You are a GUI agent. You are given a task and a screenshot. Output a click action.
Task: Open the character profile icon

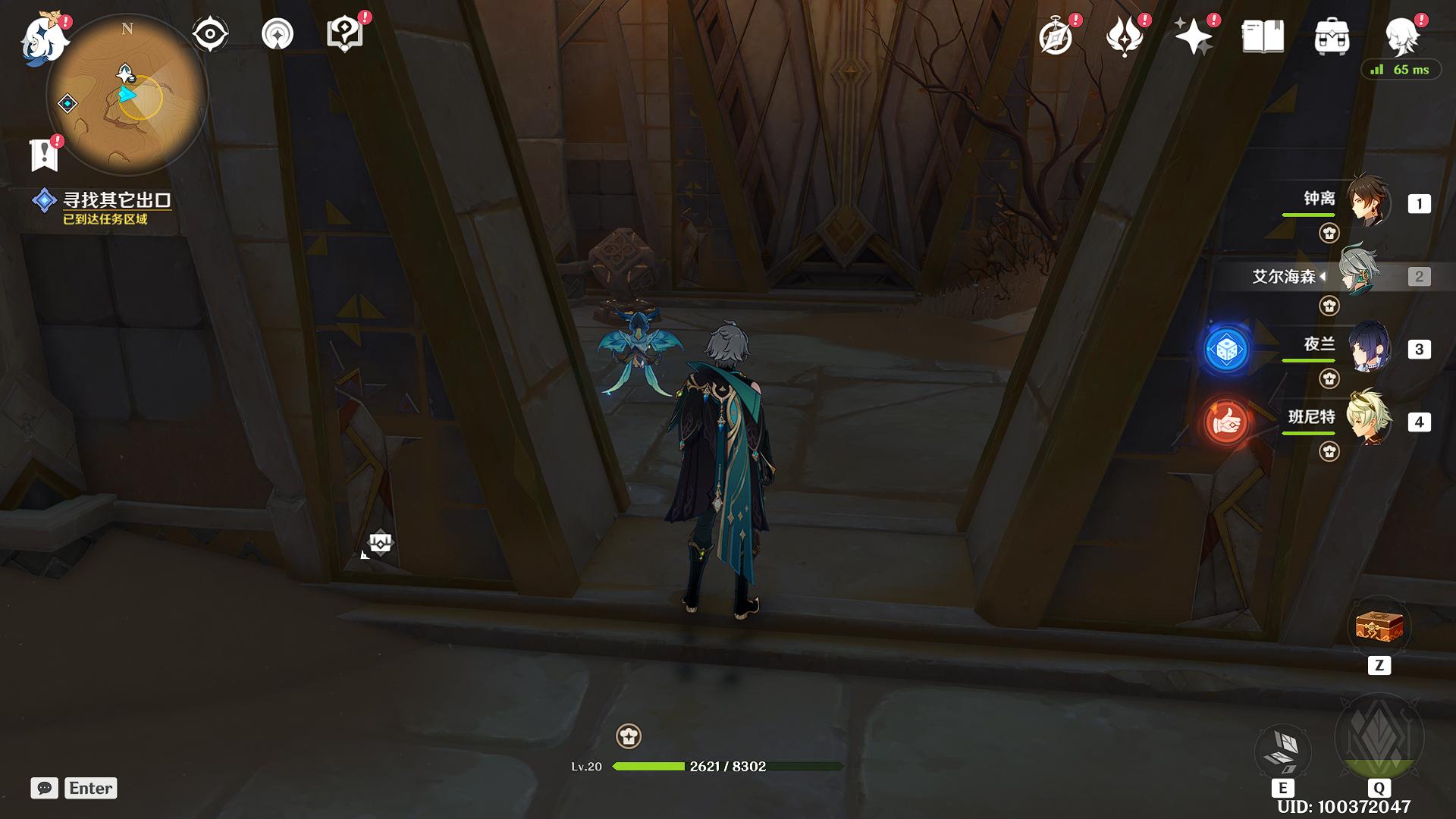1401,34
